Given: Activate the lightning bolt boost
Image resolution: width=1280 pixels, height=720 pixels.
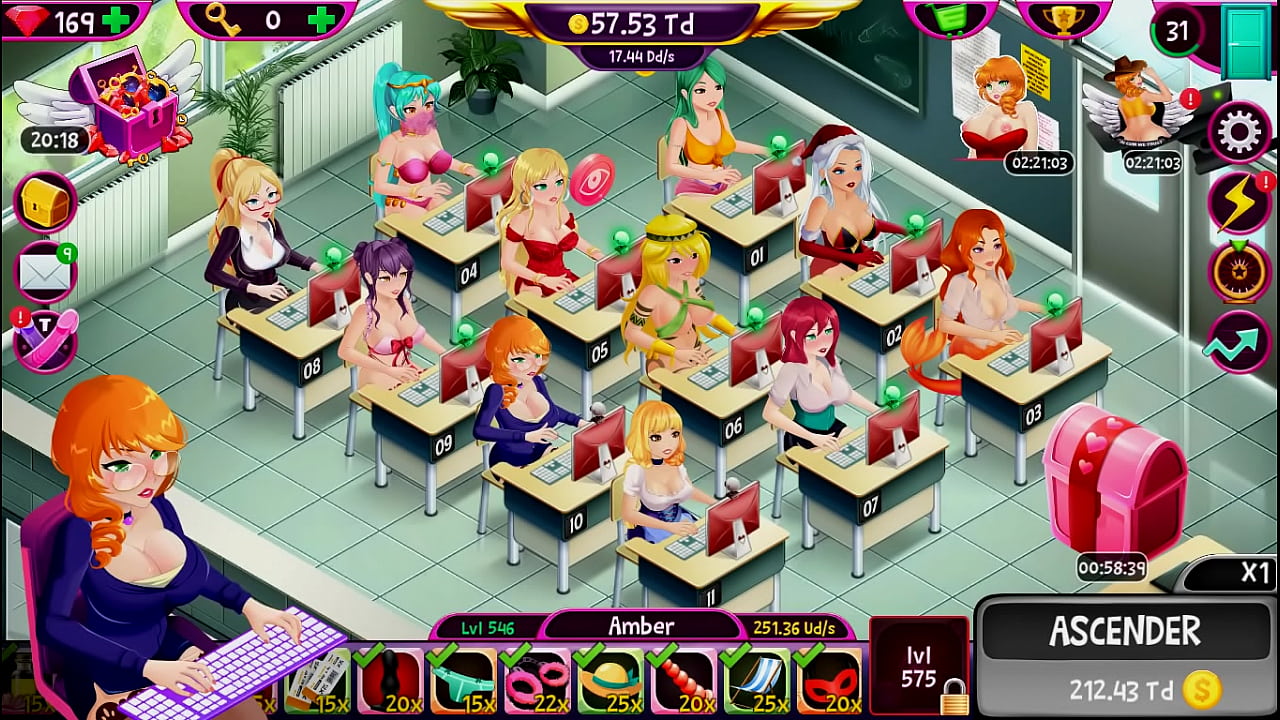Looking at the screenshot, I should 1240,201.
